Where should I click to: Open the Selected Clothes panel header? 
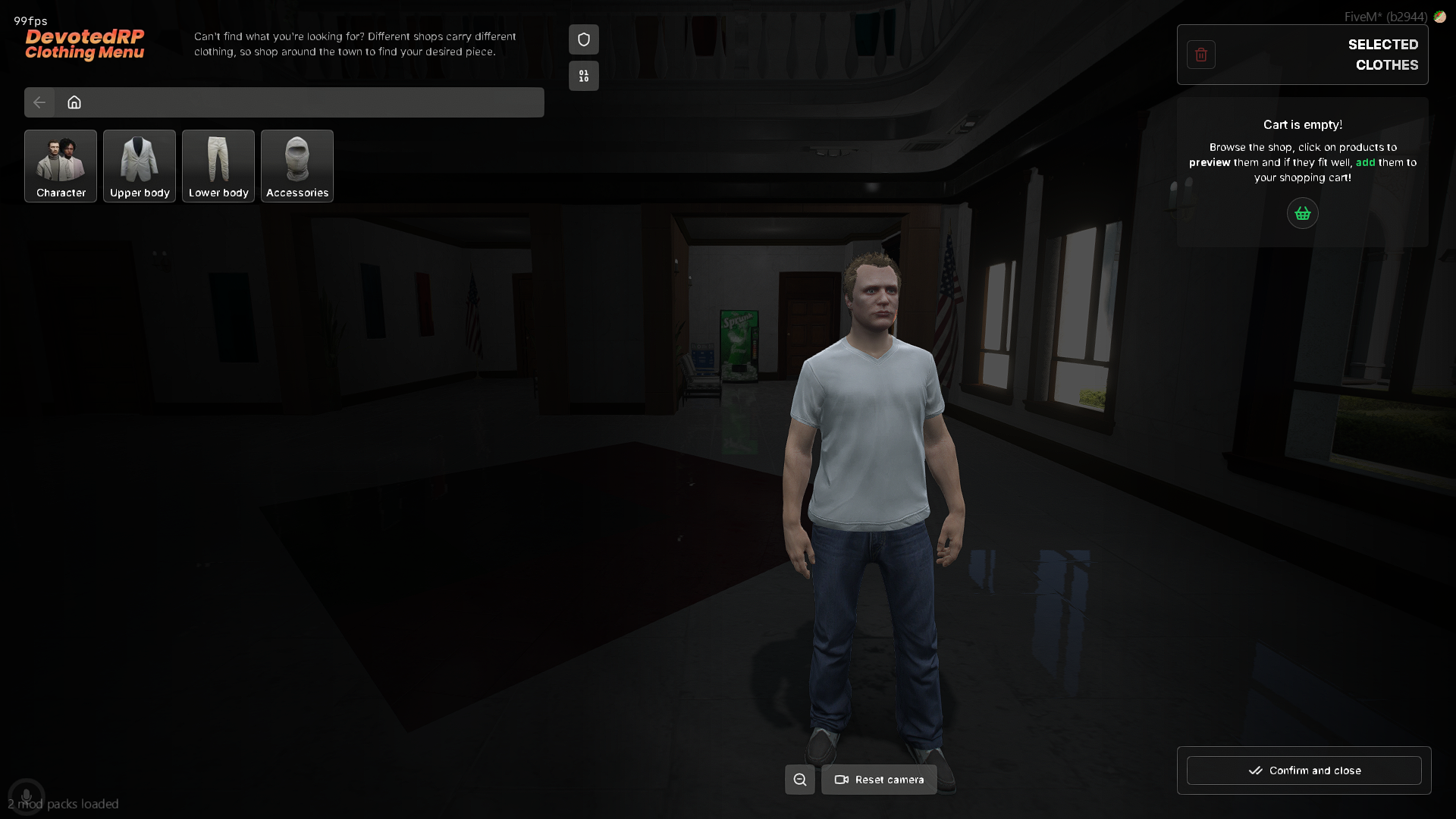[1382, 55]
